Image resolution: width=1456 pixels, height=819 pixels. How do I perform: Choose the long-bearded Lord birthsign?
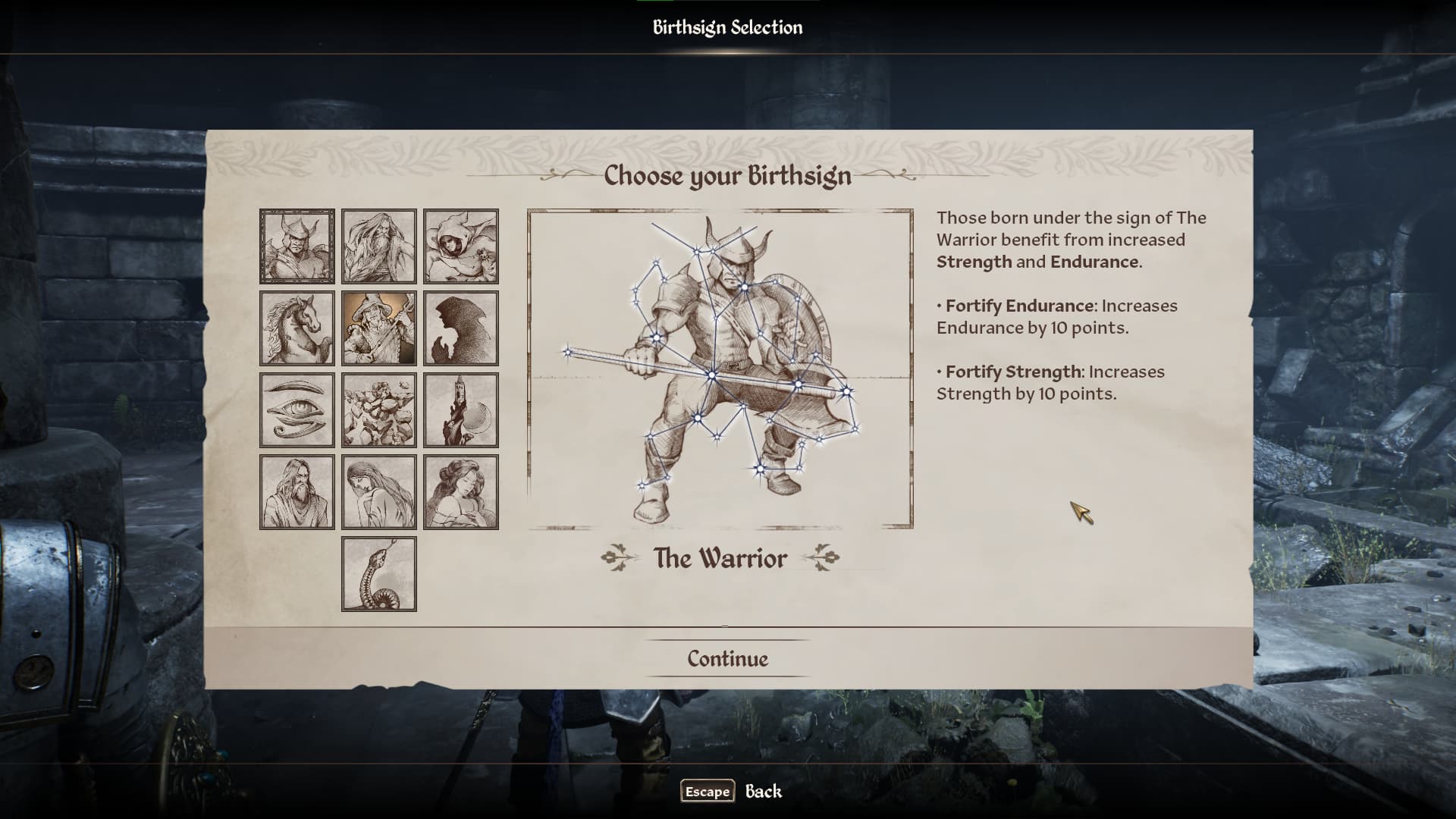pos(297,492)
